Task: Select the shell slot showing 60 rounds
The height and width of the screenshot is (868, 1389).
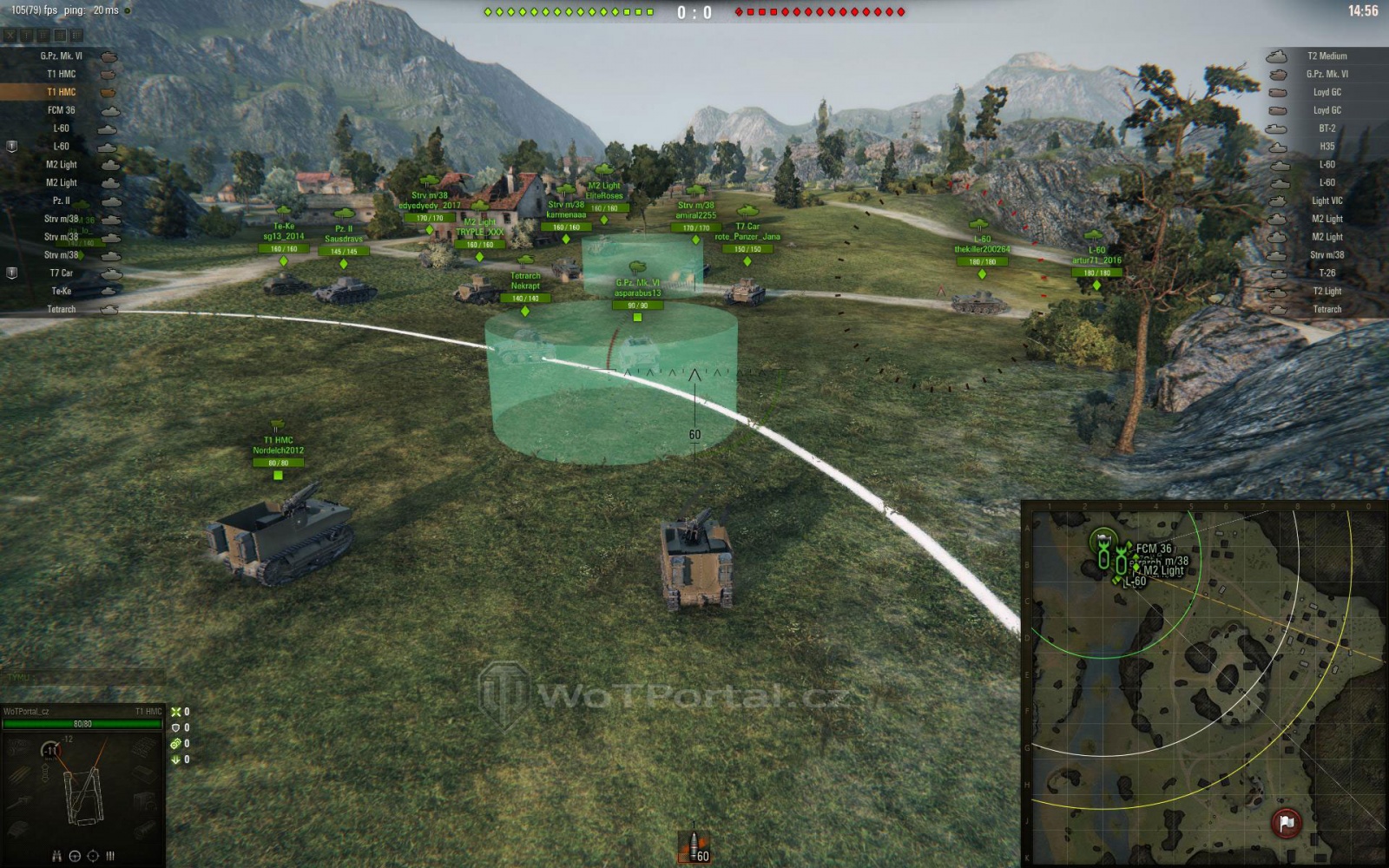Action: tap(694, 846)
